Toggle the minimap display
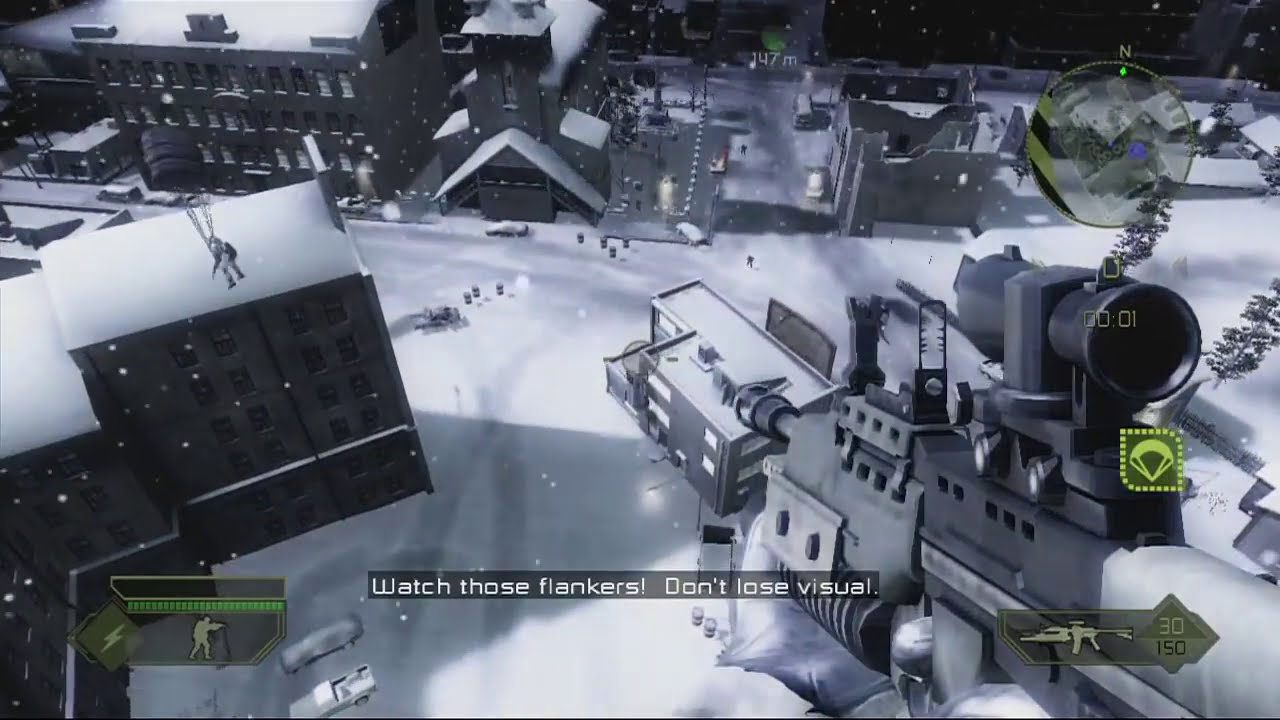1280x720 pixels. tap(1115, 135)
